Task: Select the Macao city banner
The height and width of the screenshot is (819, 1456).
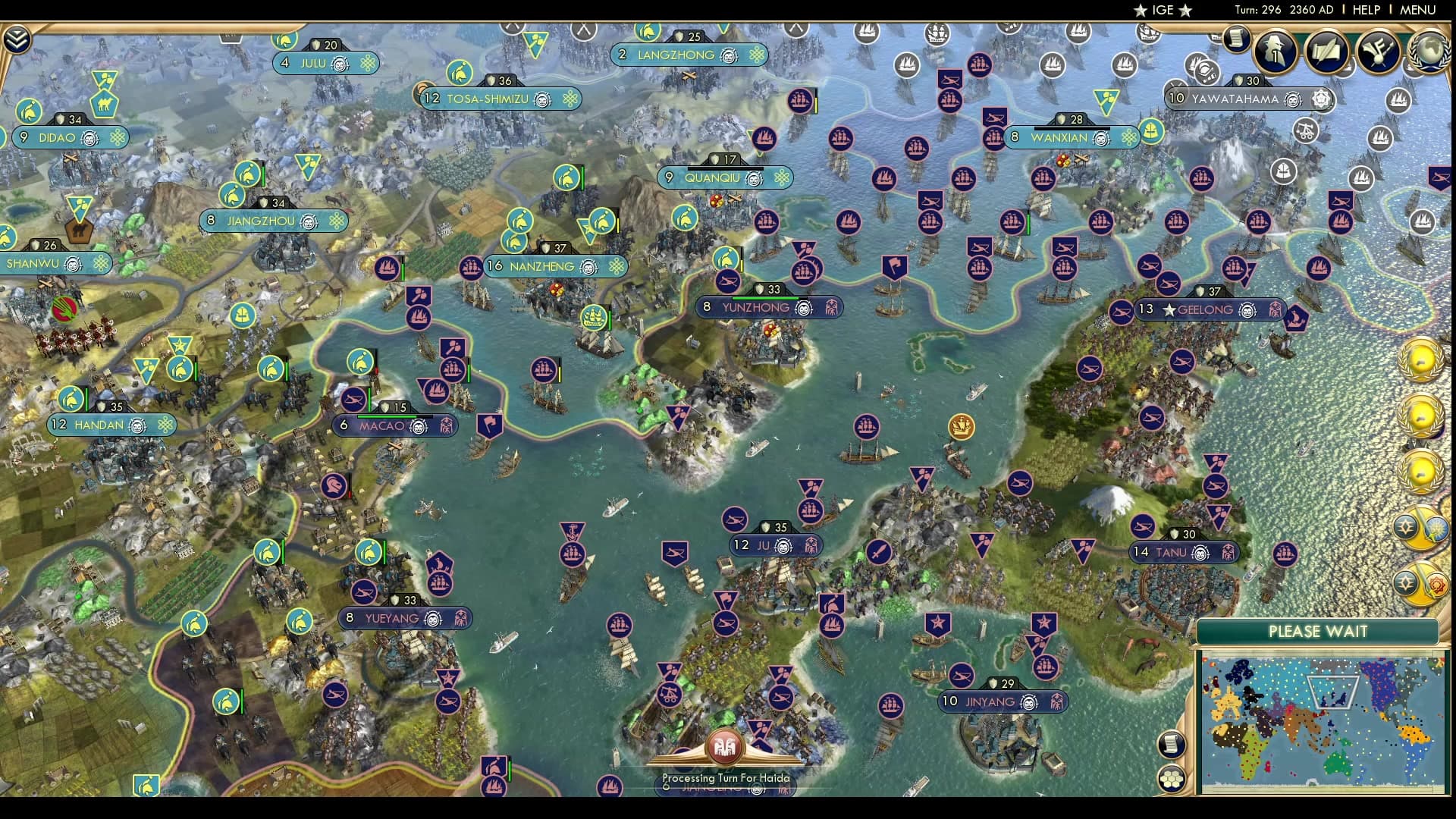Action: 398,427
